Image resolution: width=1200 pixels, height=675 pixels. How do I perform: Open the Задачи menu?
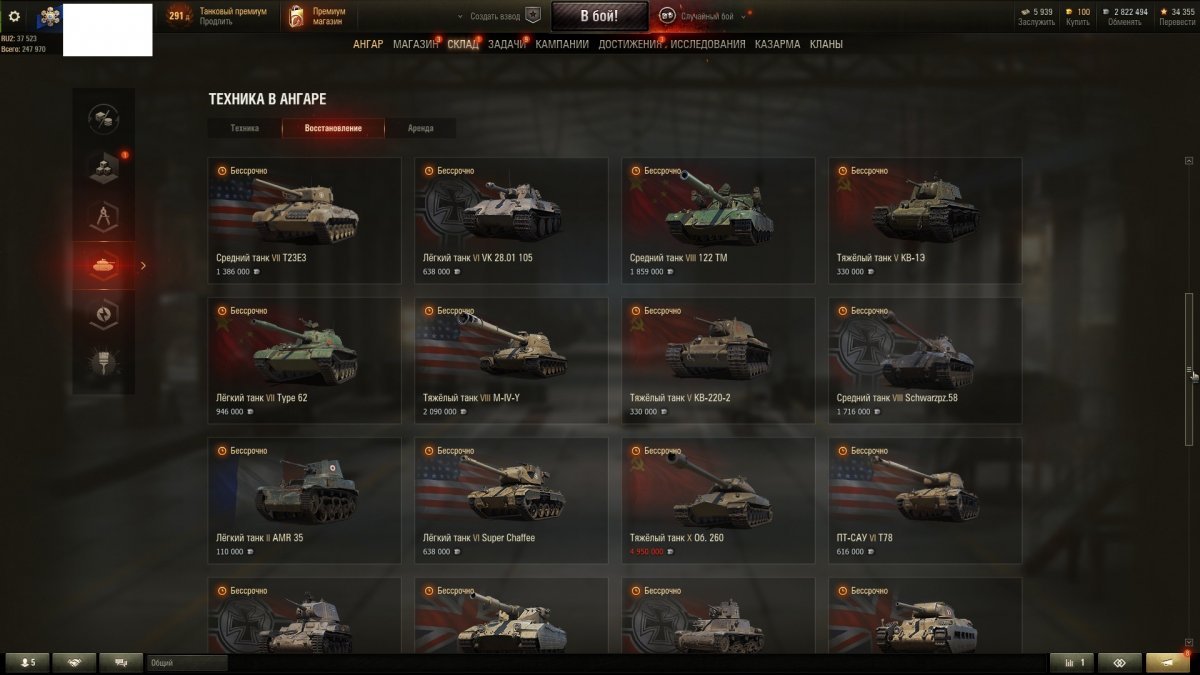tap(507, 44)
